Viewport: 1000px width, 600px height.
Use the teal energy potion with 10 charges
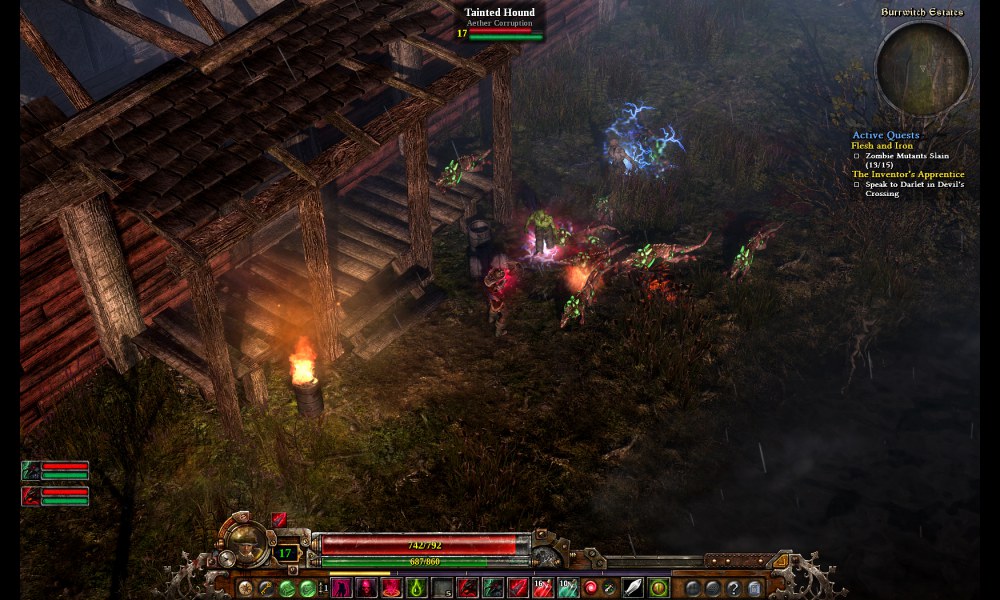tap(568, 588)
